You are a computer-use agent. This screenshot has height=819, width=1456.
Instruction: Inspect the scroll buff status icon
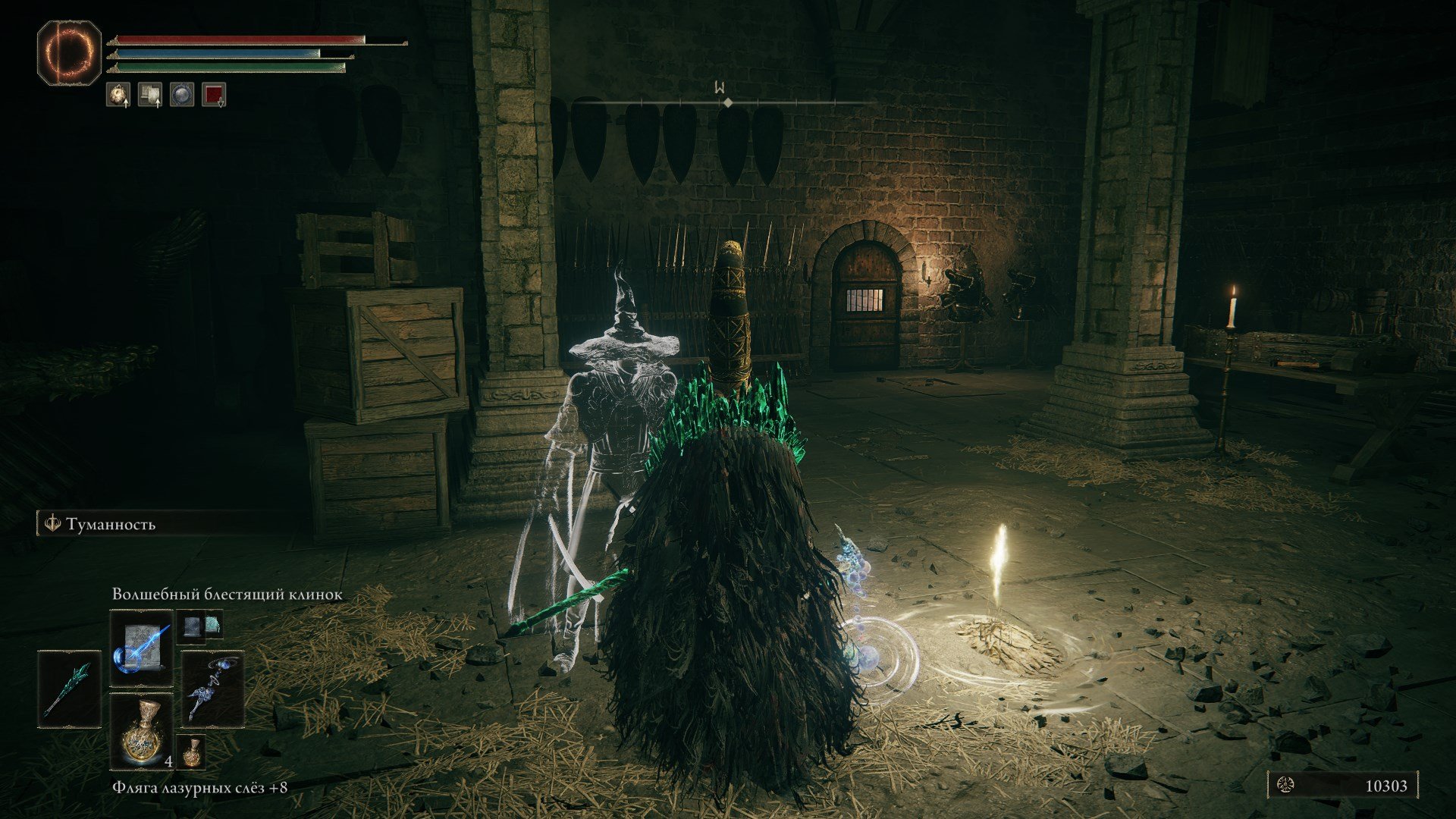click(150, 95)
